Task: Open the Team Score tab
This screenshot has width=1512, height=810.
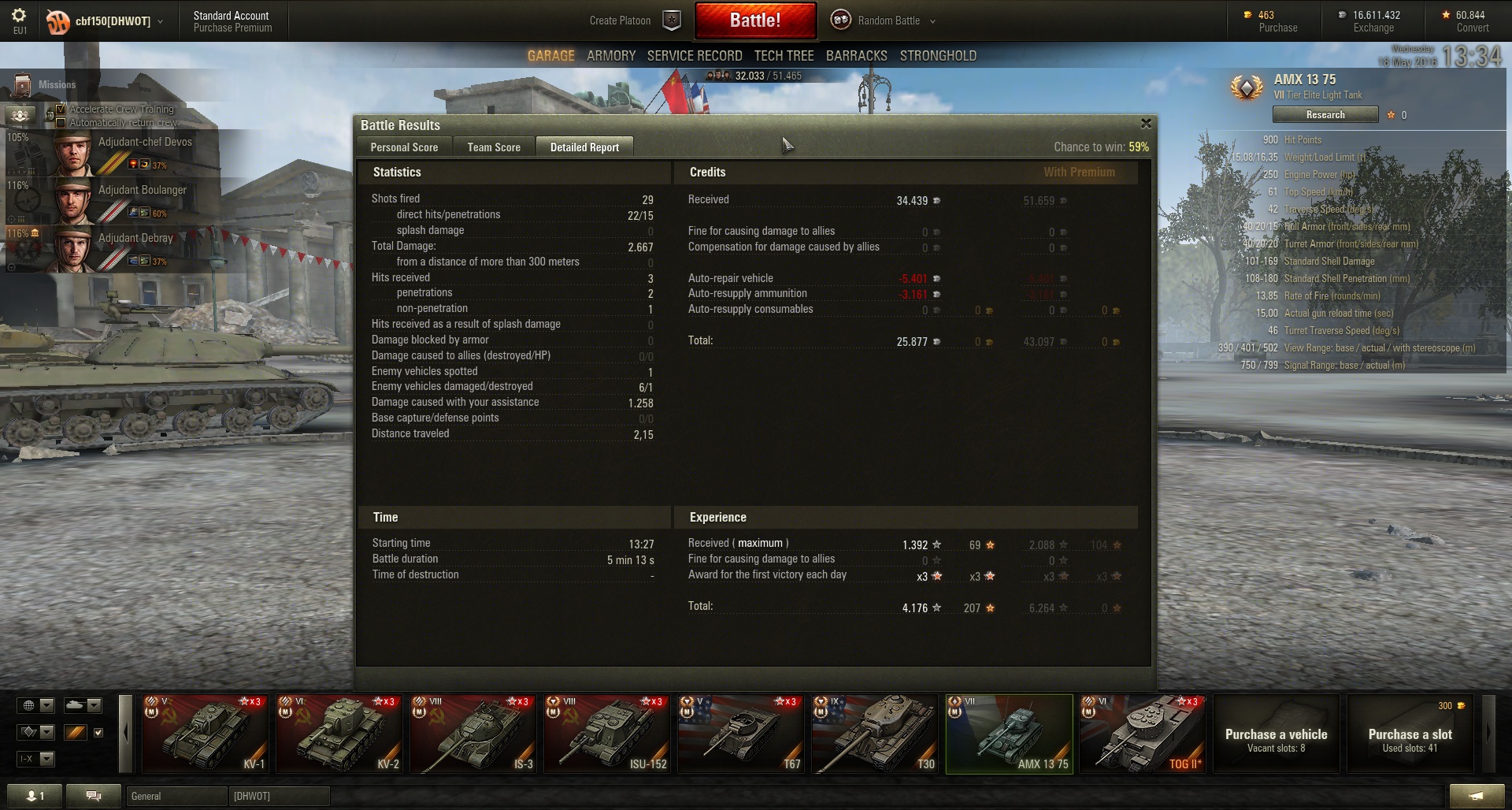Action: tap(494, 147)
